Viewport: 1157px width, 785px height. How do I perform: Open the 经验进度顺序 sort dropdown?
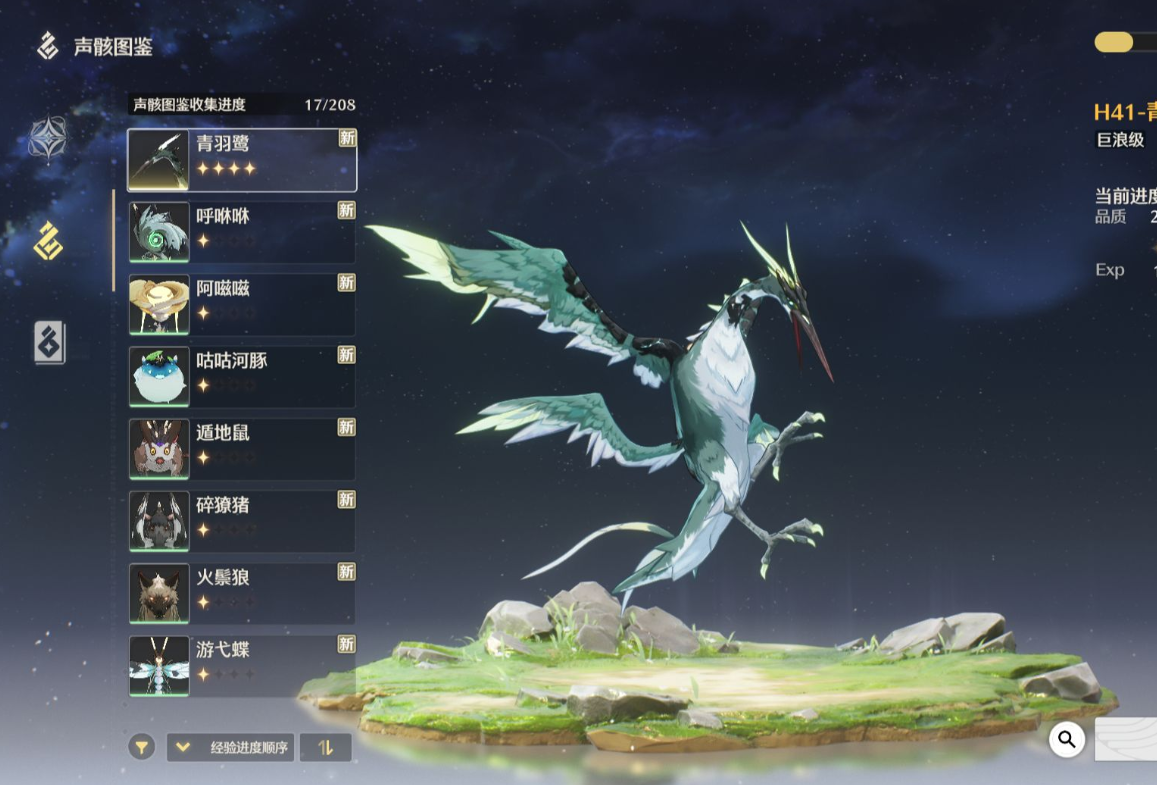click(x=230, y=747)
